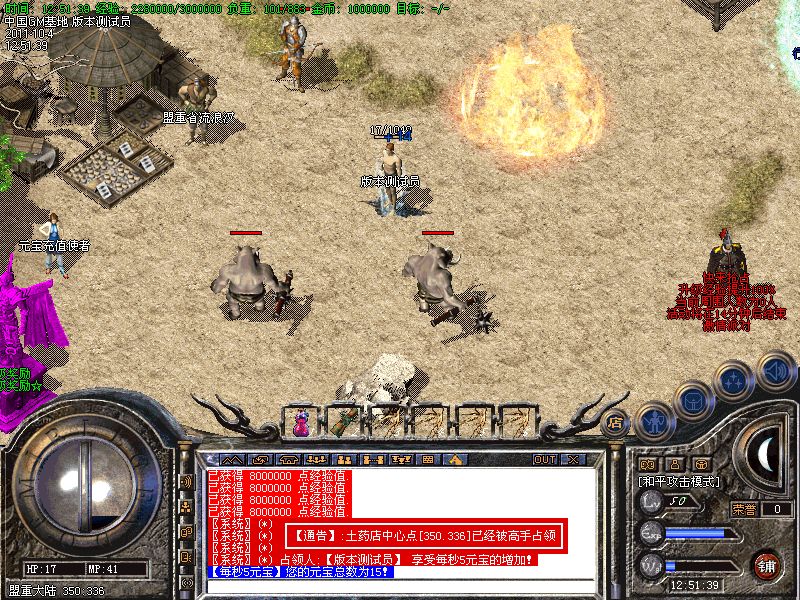Click the OUT button above chat
This screenshot has width=800, height=600.
point(544,459)
